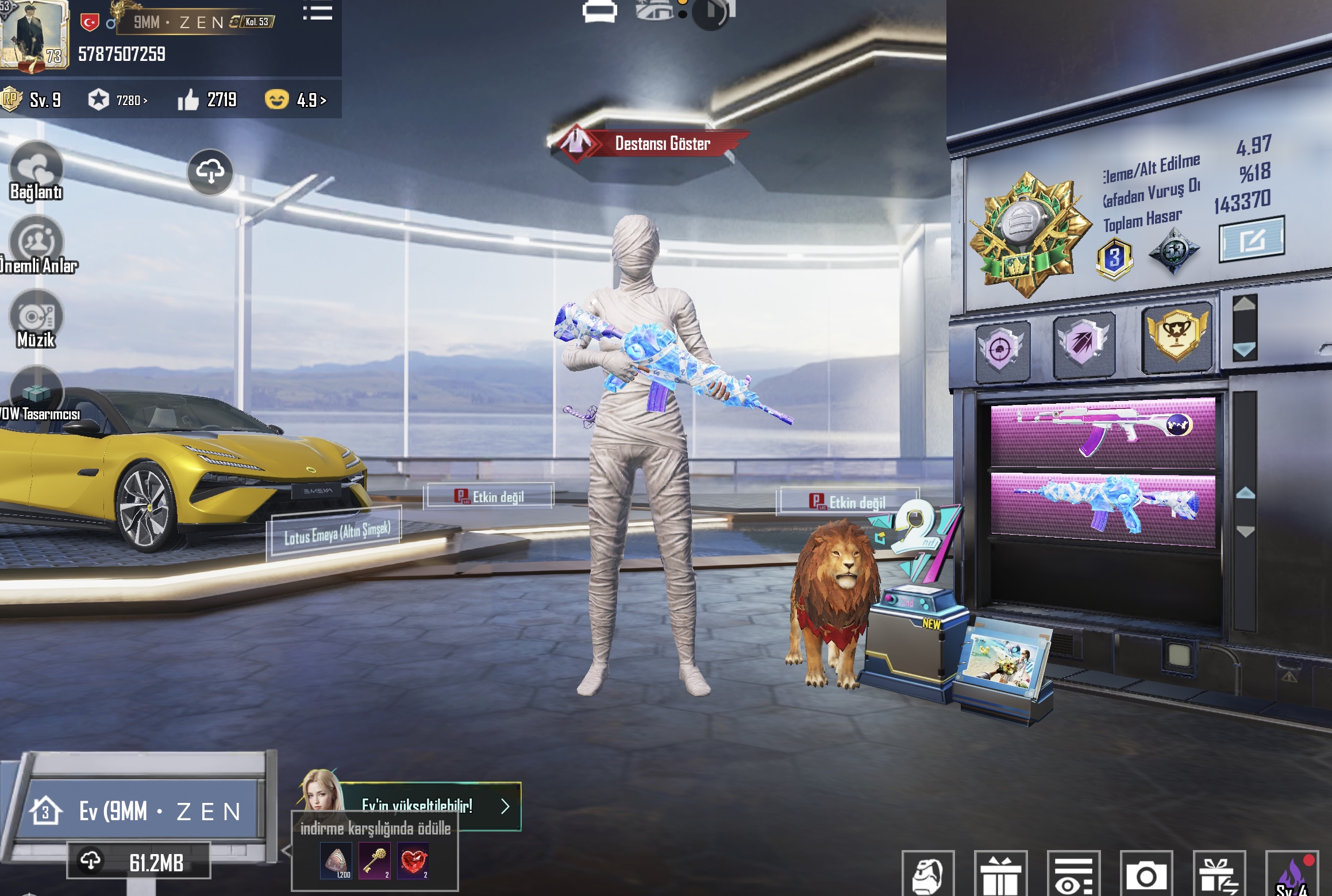Viewport: 1332px width, 896px height.
Task: Open the RP Sv. 9 royale pass
Action: coord(32,100)
